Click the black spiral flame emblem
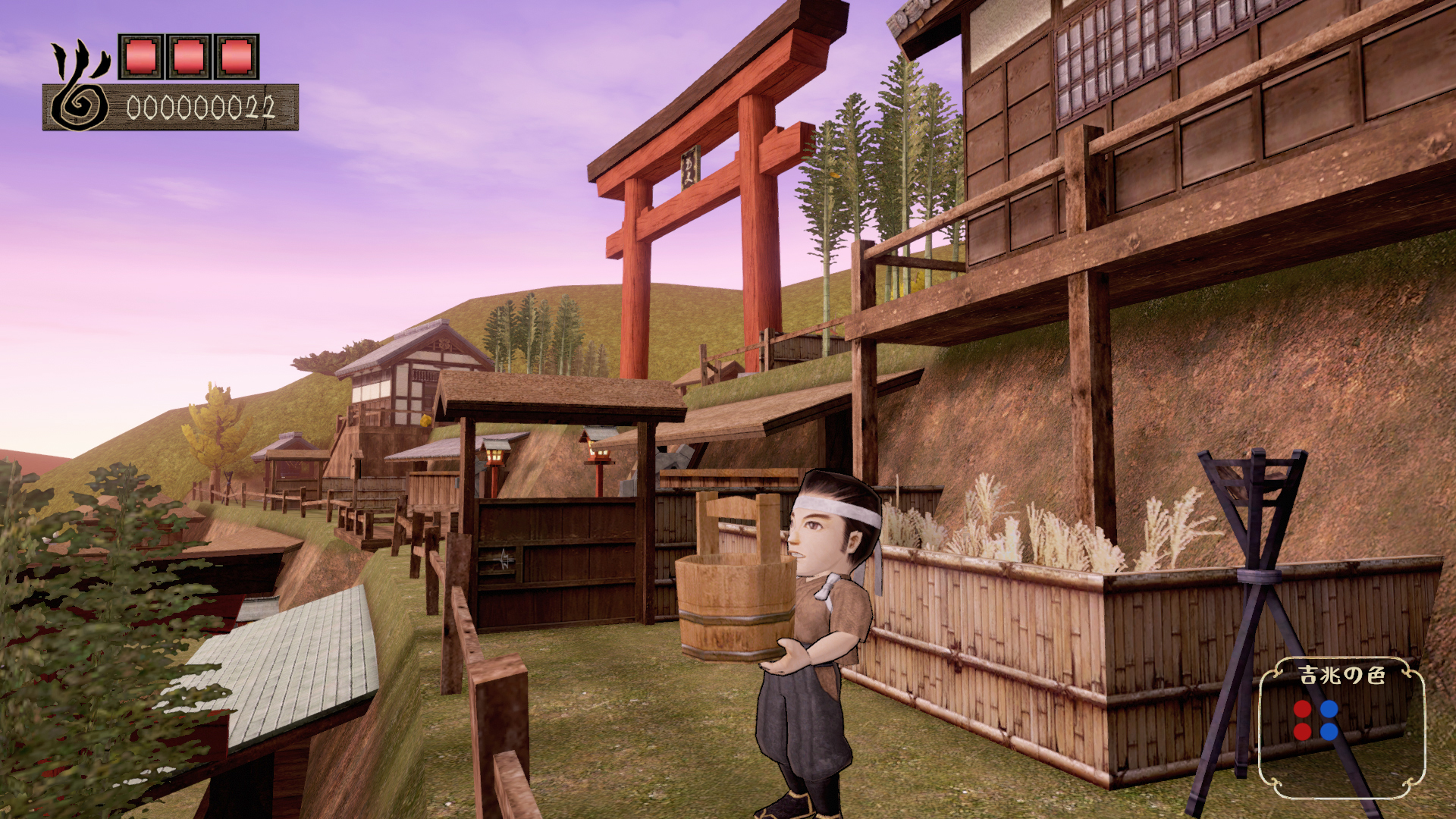1456x819 pixels. pyautogui.click(x=80, y=89)
